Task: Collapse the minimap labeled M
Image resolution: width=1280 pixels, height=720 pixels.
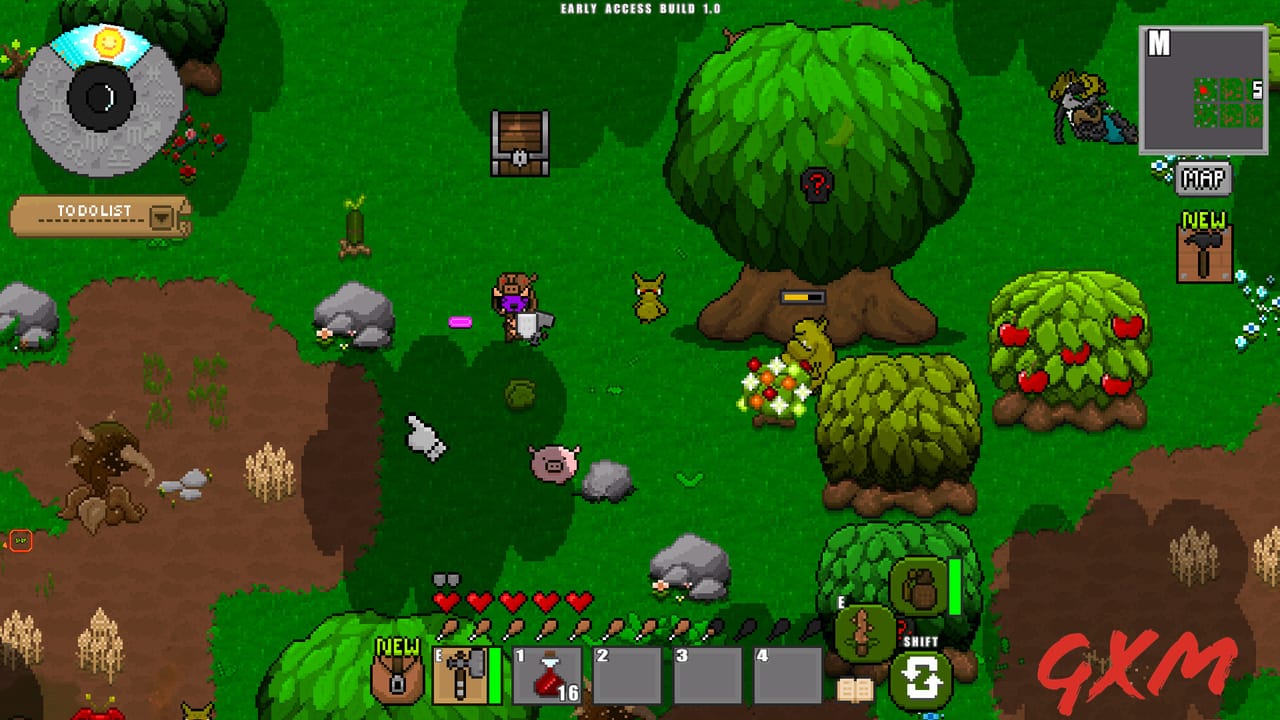Action: 1158,42
